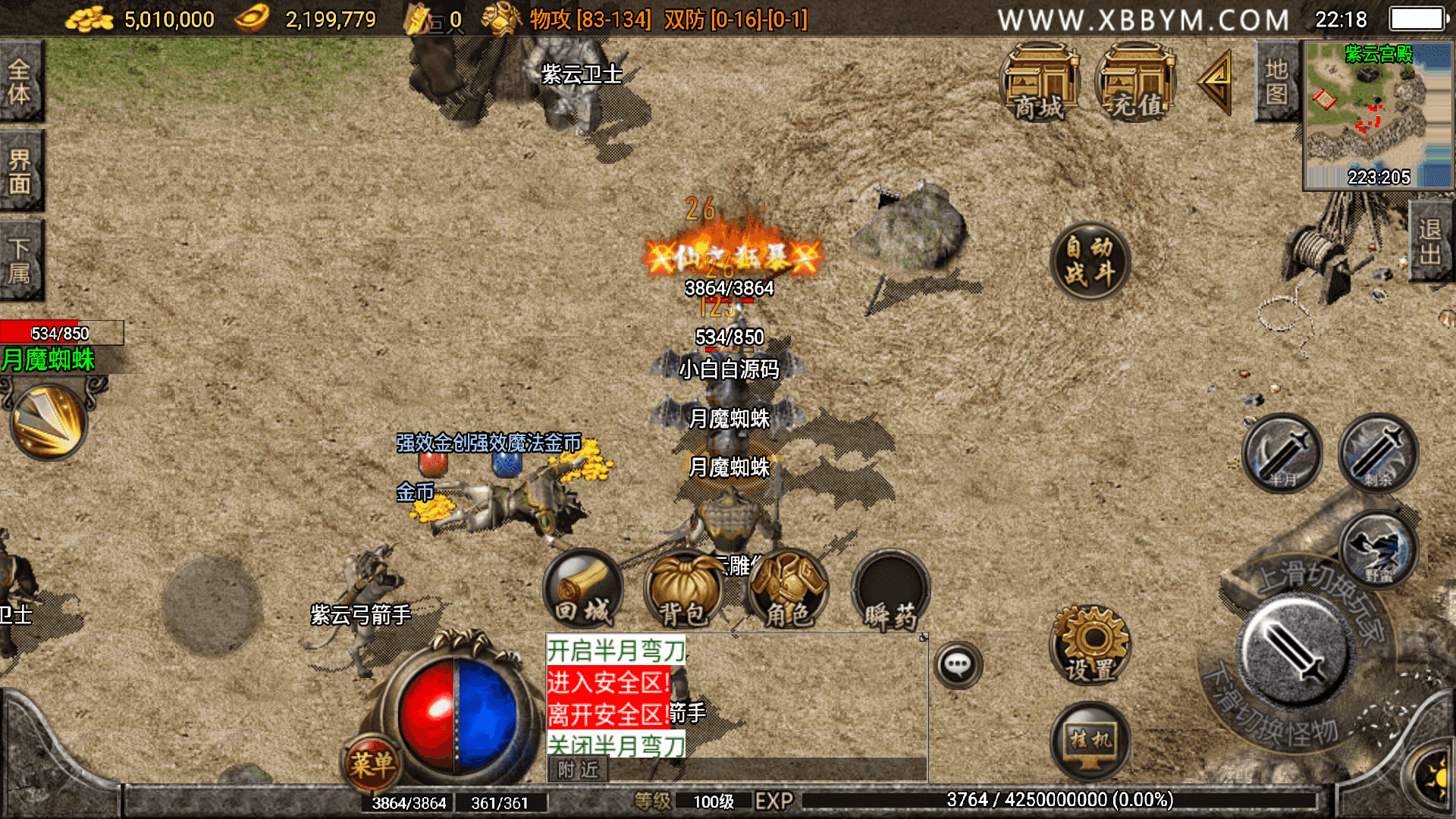Select the 退出 exit button

[1430, 241]
